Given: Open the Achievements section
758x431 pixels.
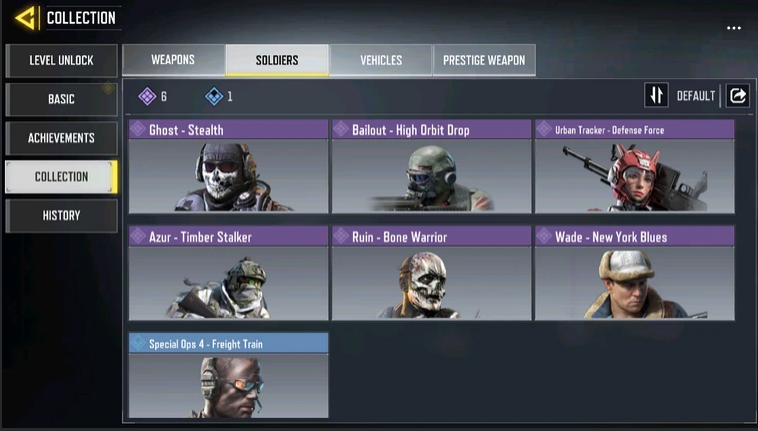Looking at the screenshot, I should pyautogui.click(x=61, y=138).
